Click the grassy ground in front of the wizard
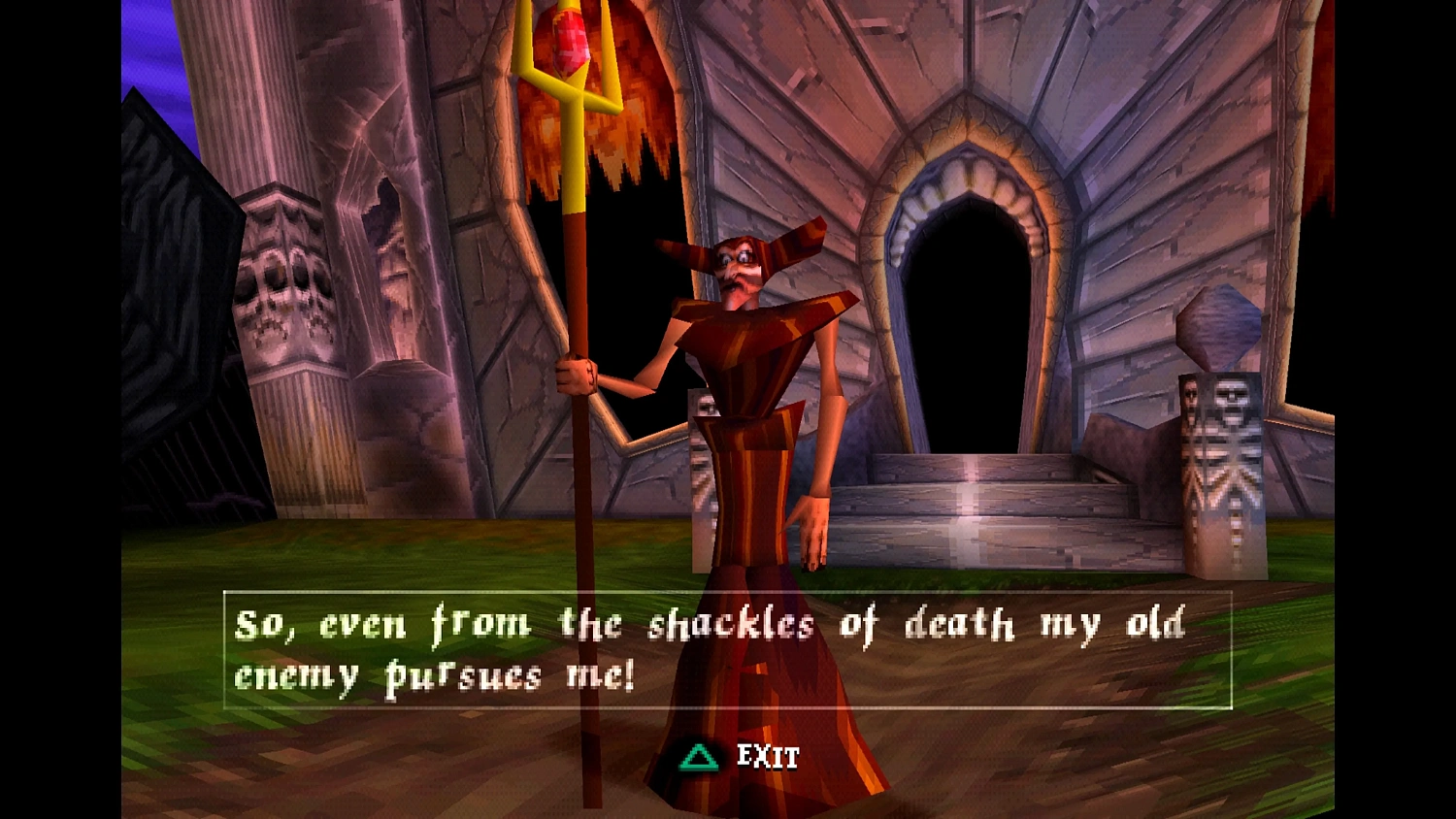Screen dimensions: 1456x819 (x=388, y=553)
